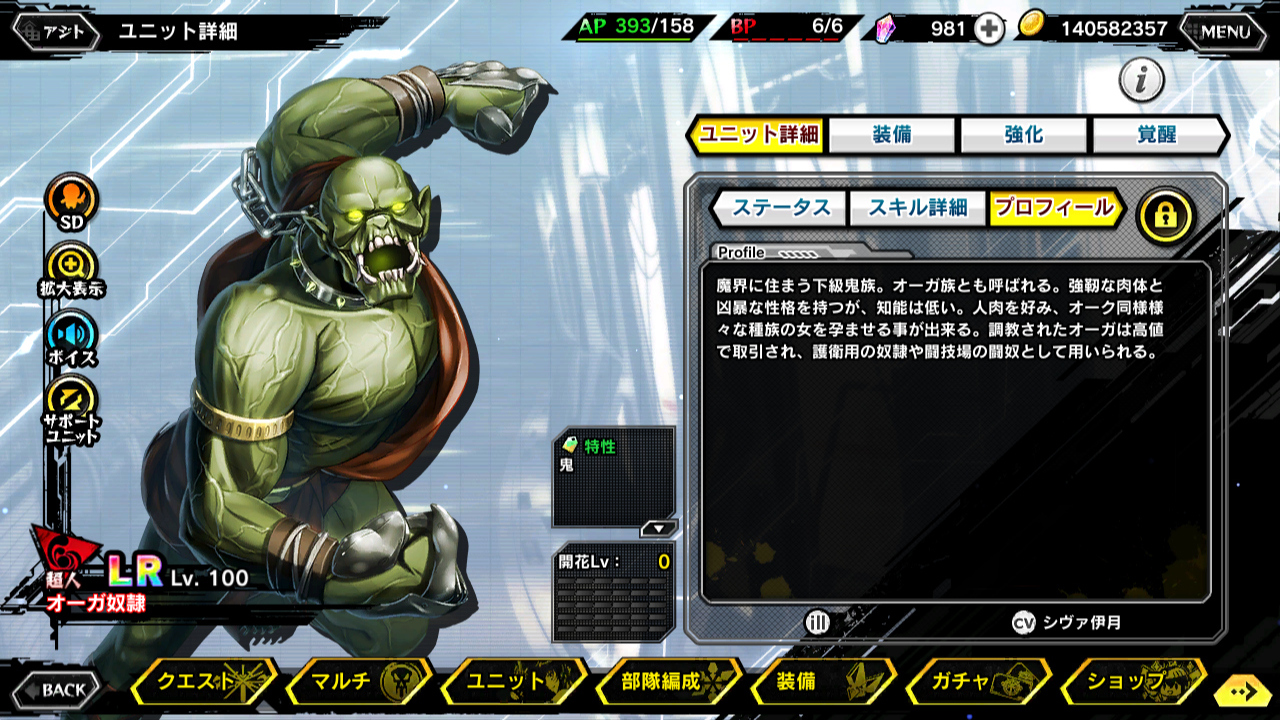
Task: Open the 覚醒 tab
Action: click(1157, 135)
